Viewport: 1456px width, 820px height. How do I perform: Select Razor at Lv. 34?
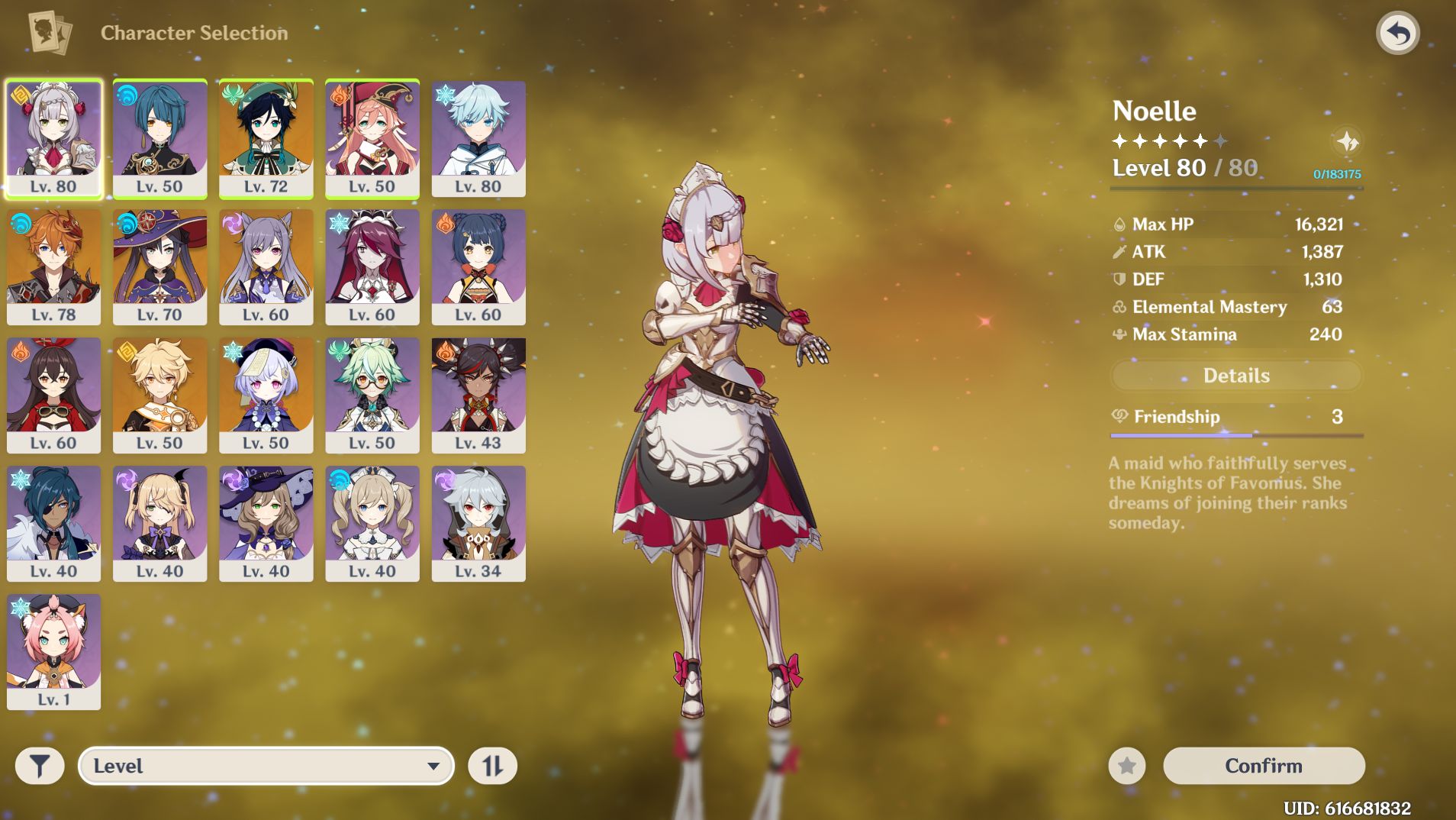click(479, 523)
